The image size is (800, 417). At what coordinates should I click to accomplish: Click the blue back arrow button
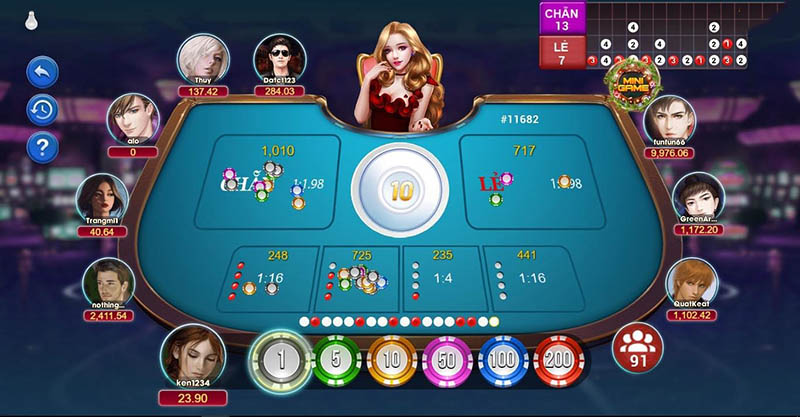pos(42,72)
